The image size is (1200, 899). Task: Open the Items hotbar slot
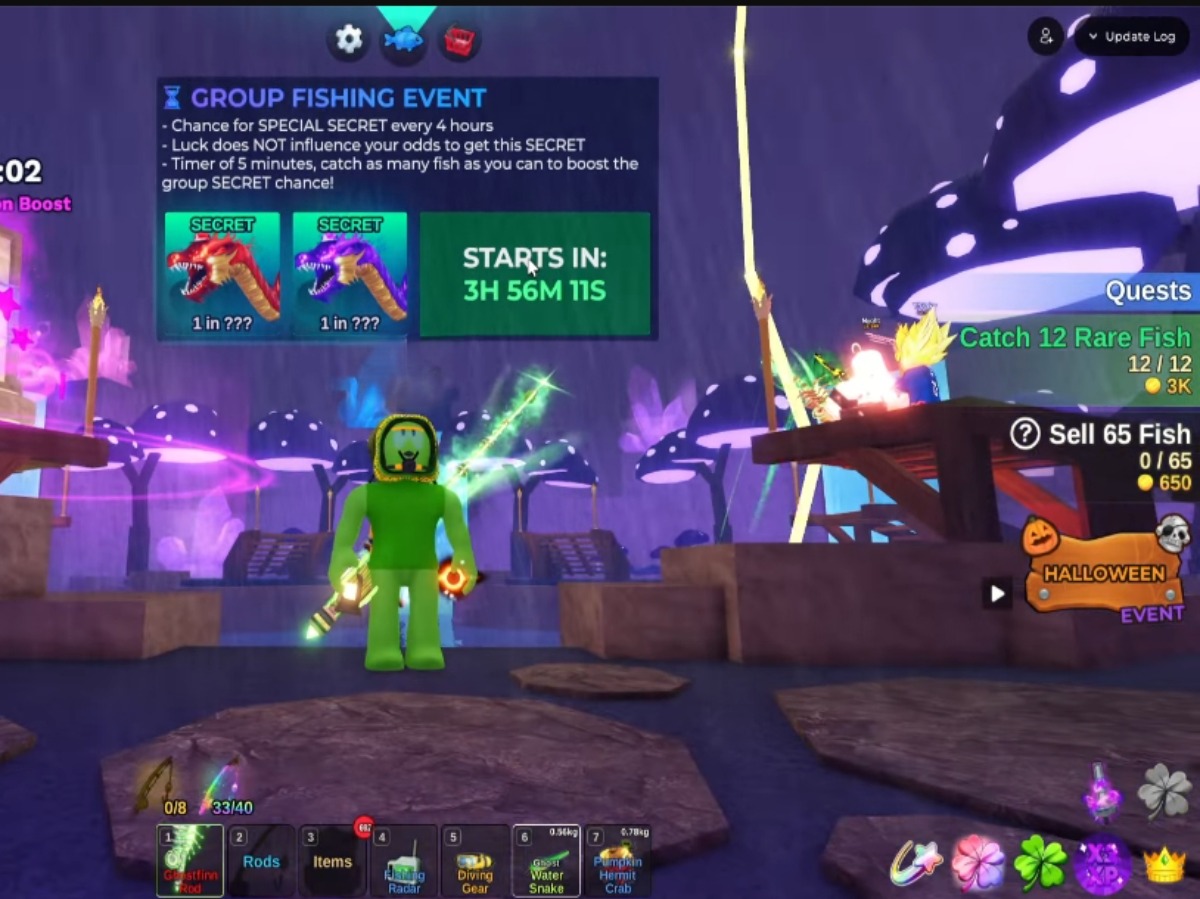[332, 861]
